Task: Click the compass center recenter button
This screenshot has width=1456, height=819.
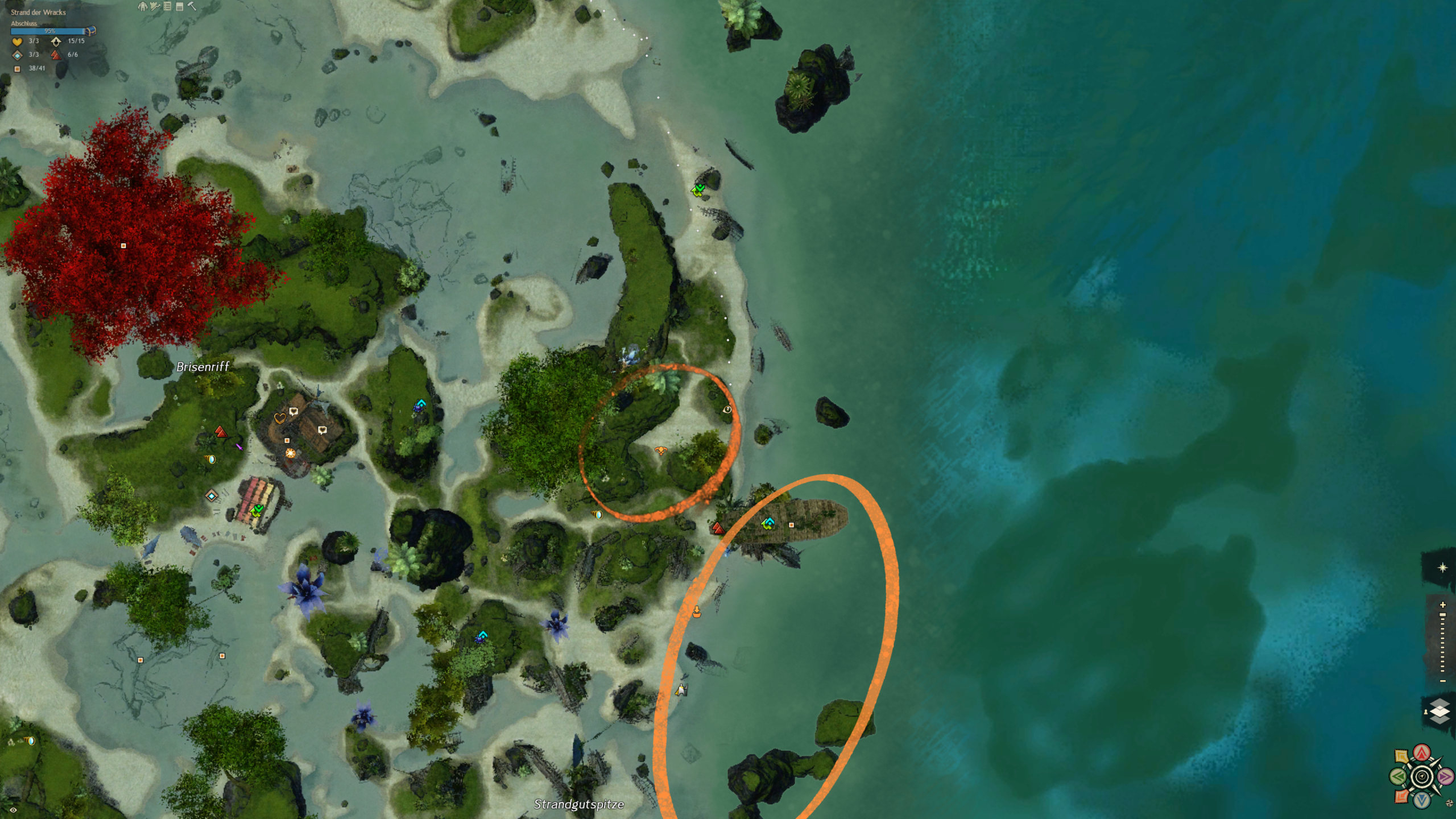Action: pos(1422,776)
